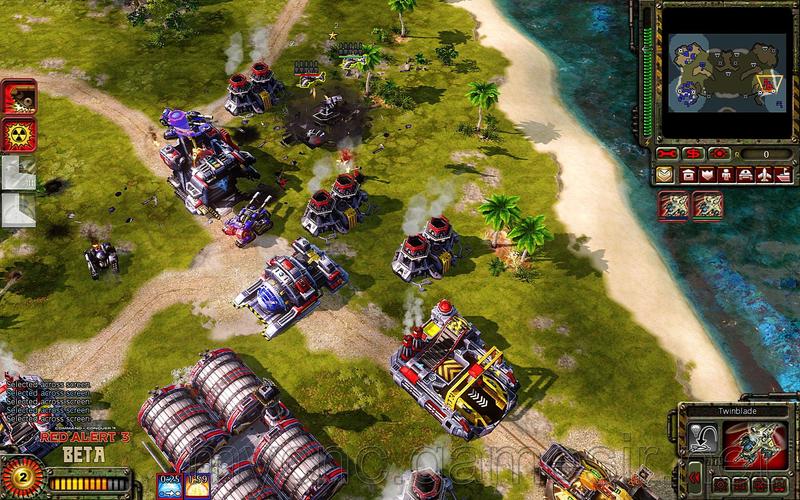The height and width of the screenshot is (500, 800).
Task: Open the gold chevron build tab
Action: pyautogui.click(x=666, y=175)
